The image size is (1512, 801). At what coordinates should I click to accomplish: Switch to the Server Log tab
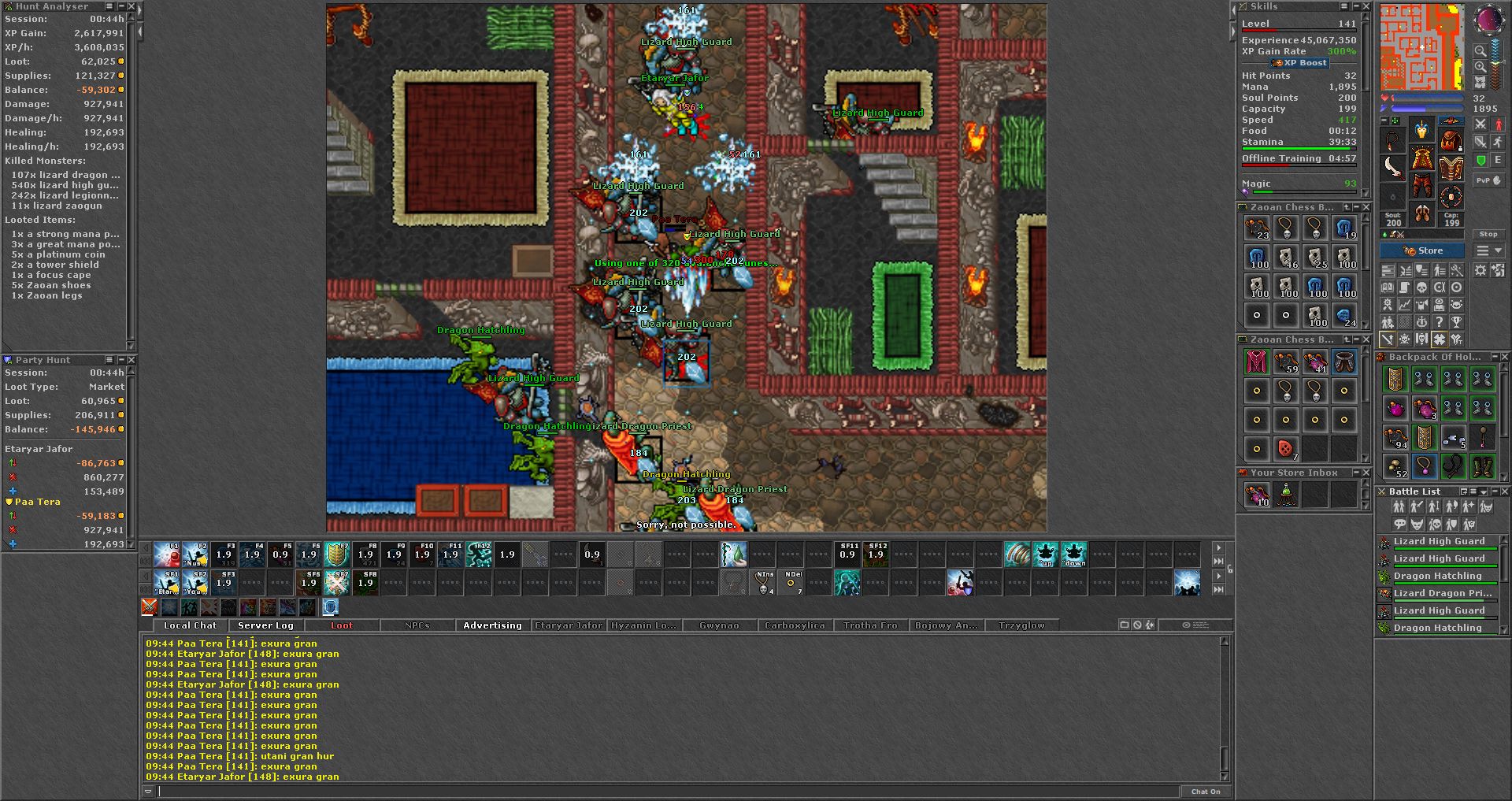(265, 625)
